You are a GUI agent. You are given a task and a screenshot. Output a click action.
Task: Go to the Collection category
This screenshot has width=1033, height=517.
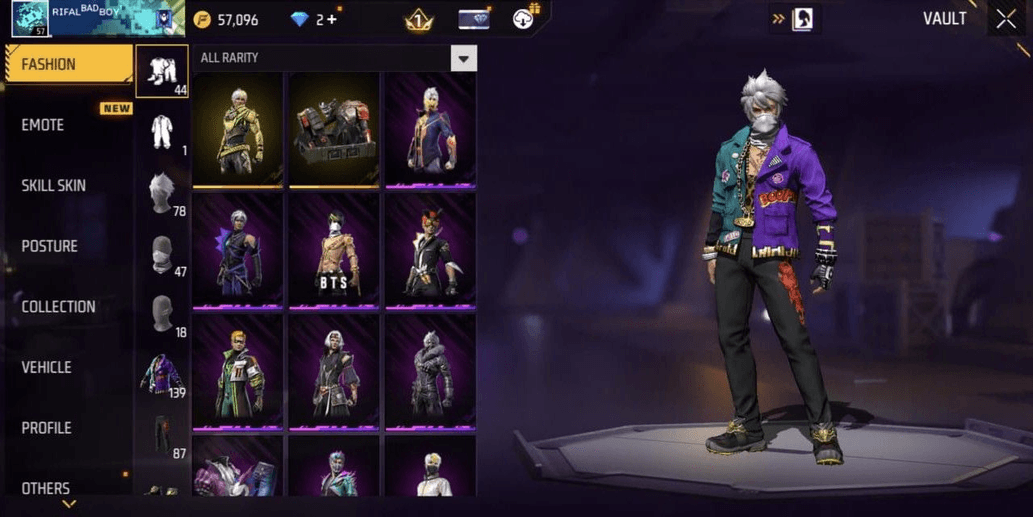(x=58, y=307)
